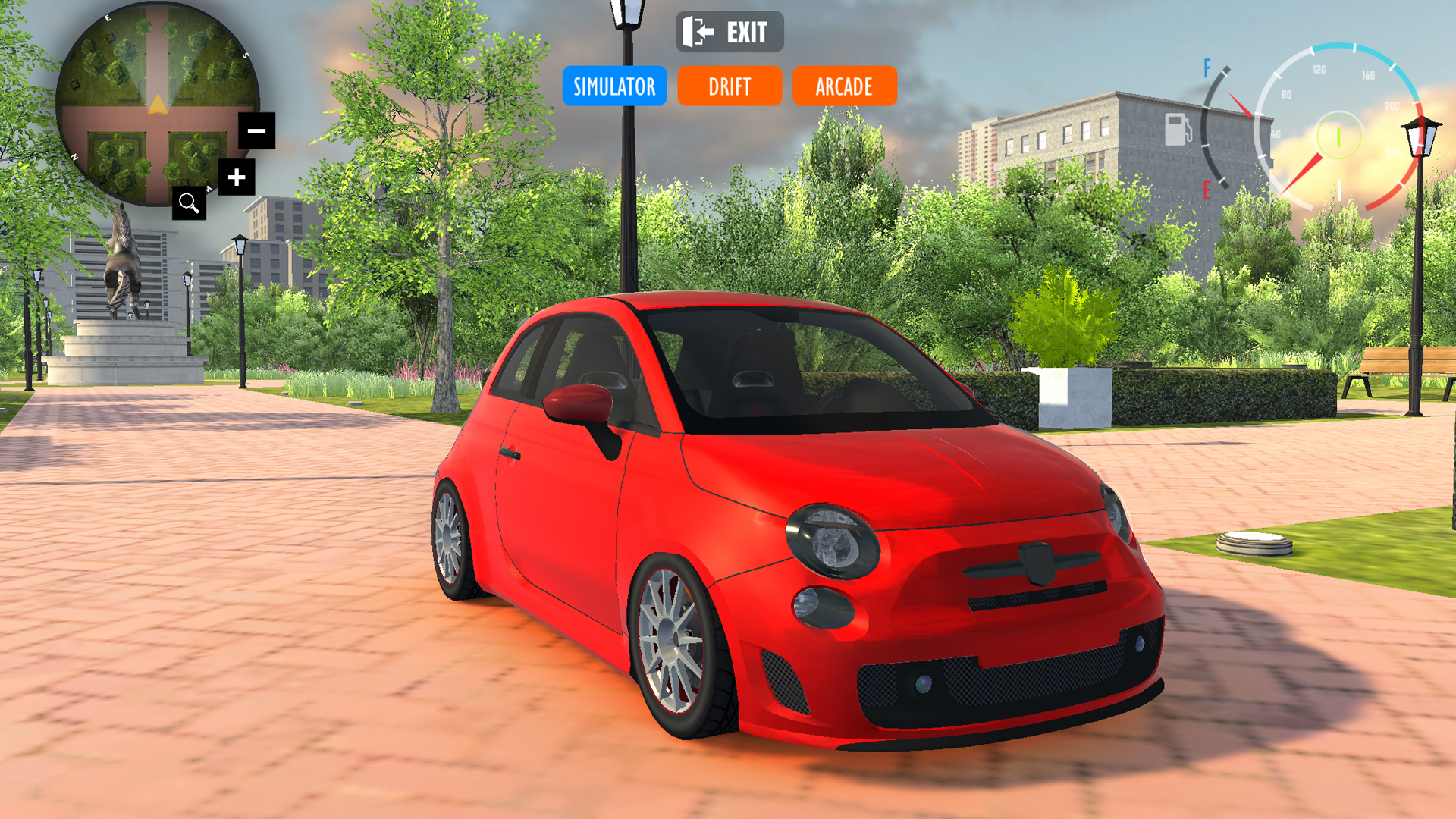This screenshot has height=819, width=1456.
Task: Exit the driving session
Action: (x=729, y=32)
